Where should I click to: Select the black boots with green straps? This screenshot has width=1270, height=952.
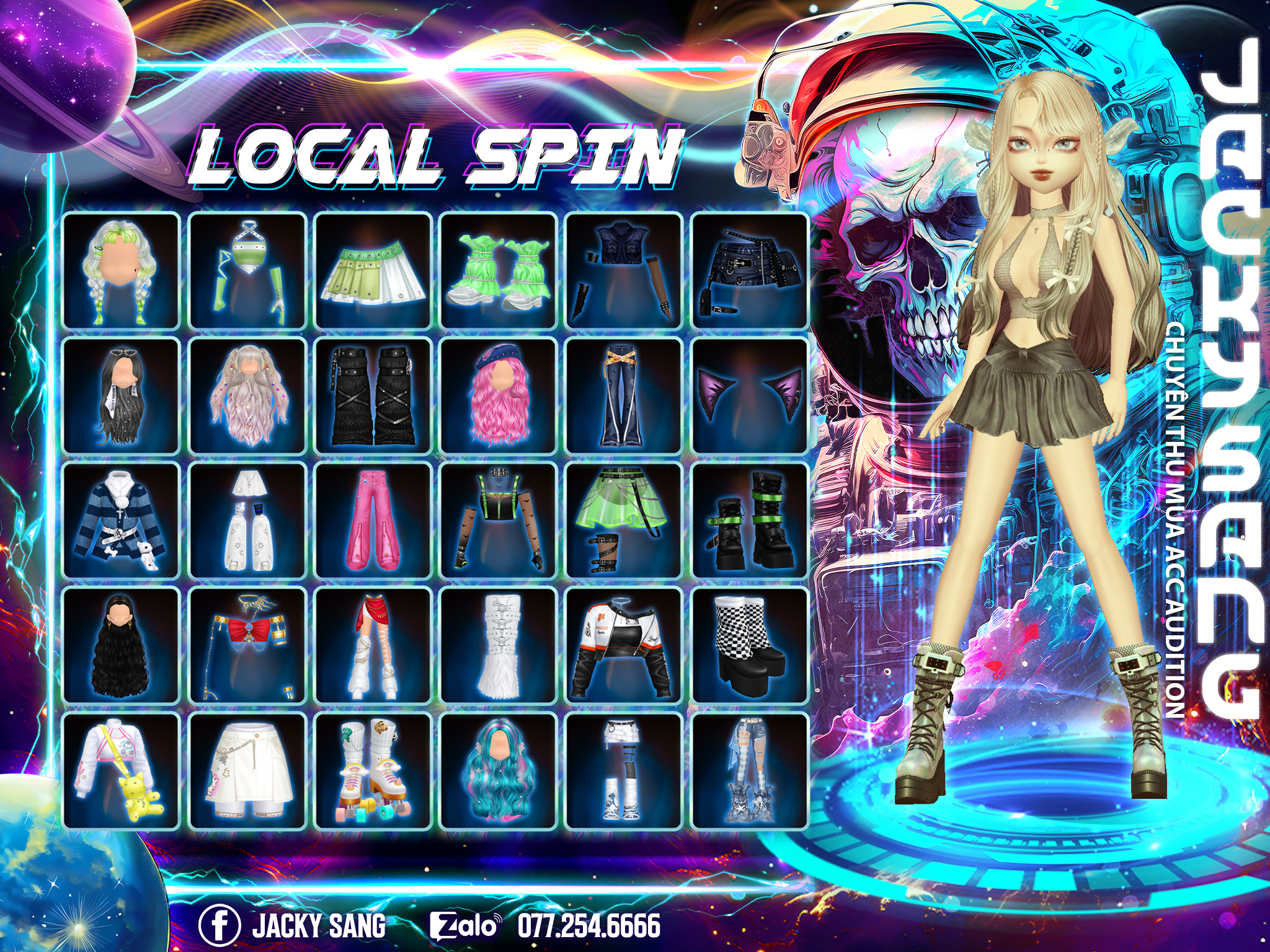(x=750, y=521)
